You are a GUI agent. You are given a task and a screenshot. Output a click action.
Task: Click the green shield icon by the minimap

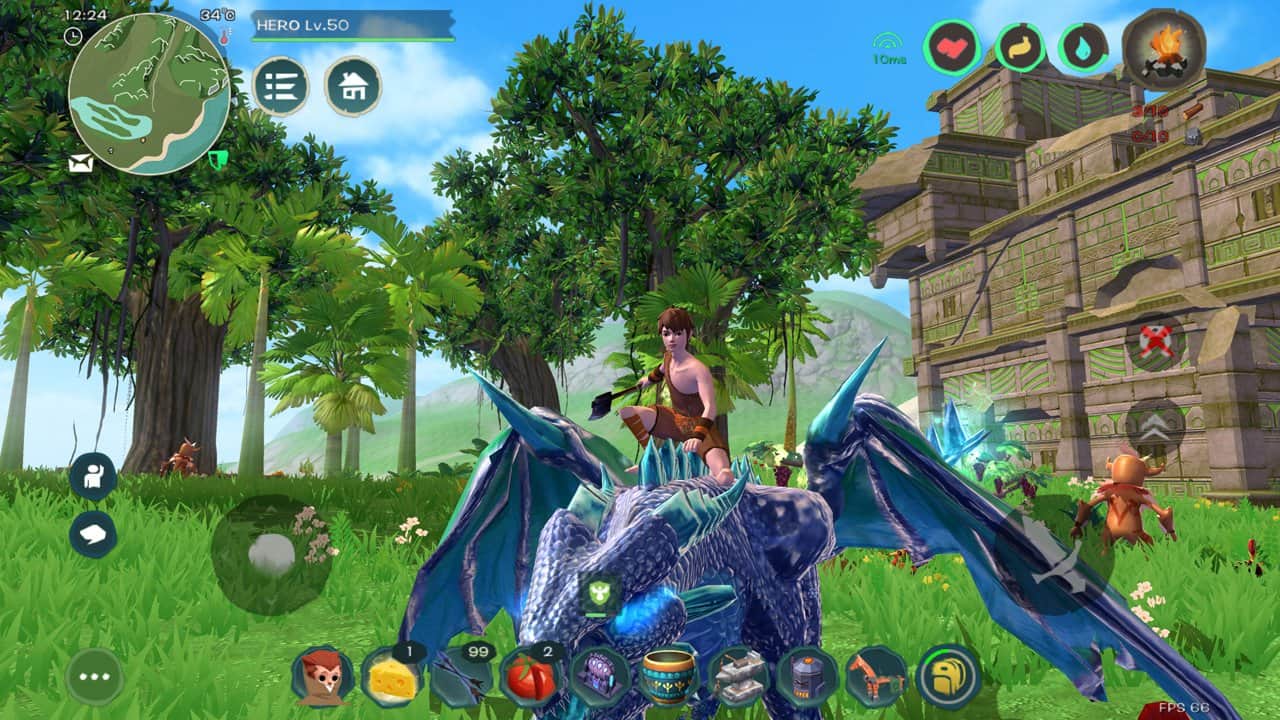pyautogui.click(x=217, y=160)
